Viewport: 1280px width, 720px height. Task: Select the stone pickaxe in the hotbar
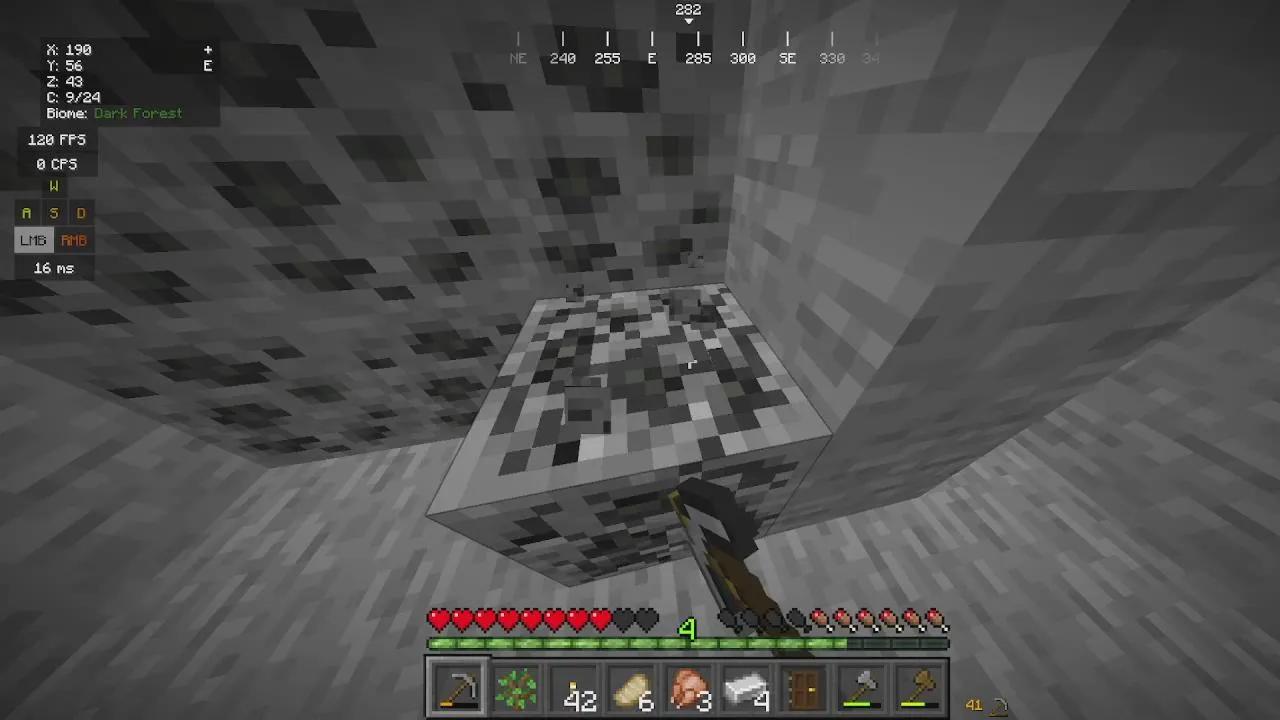tap(456, 688)
